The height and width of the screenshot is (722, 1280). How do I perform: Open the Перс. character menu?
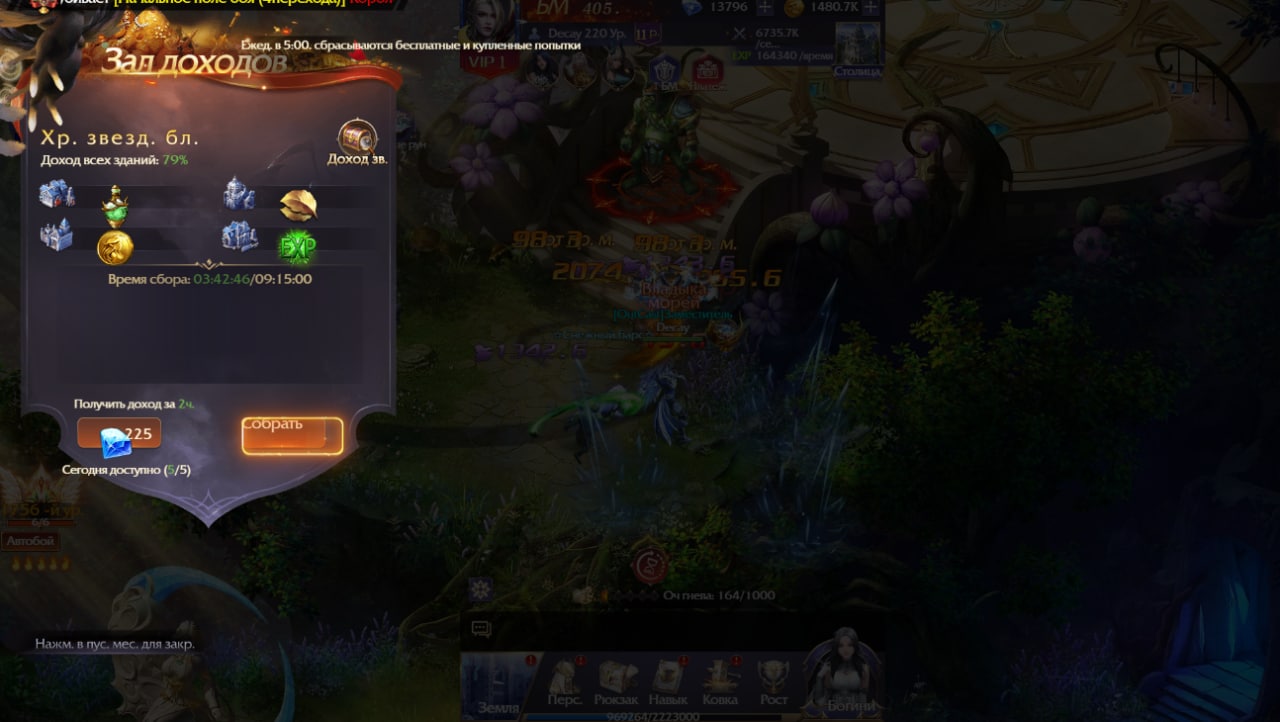coord(565,682)
